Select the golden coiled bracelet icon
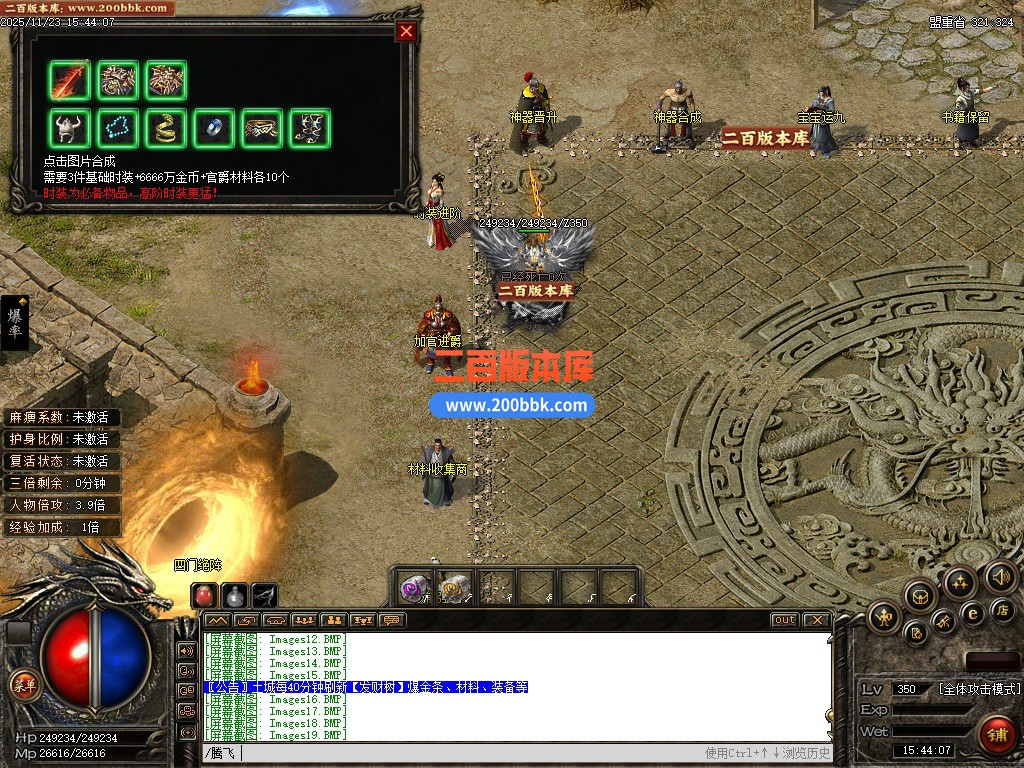The height and width of the screenshot is (768, 1024). click(x=166, y=129)
